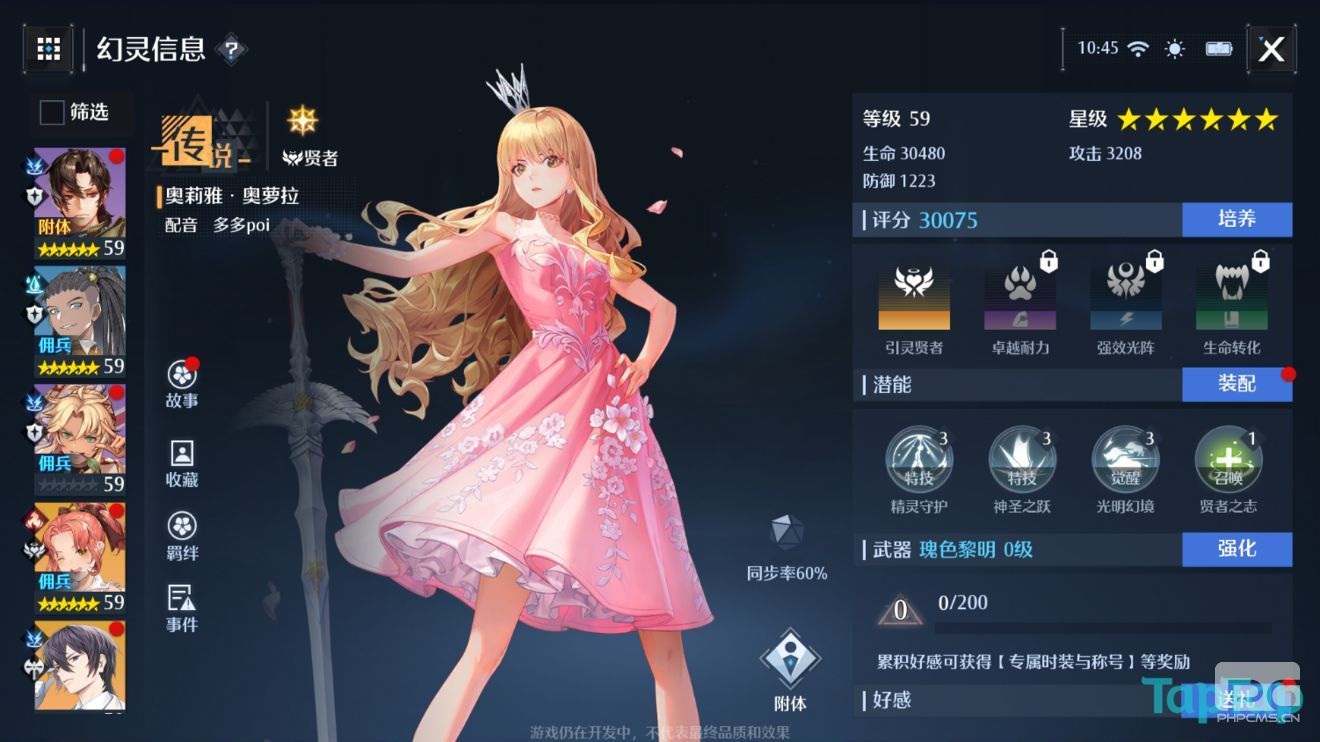The width and height of the screenshot is (1320, 742).
Task: Open the 神圣之跃 skill icon
Action: coord(1022,460)
